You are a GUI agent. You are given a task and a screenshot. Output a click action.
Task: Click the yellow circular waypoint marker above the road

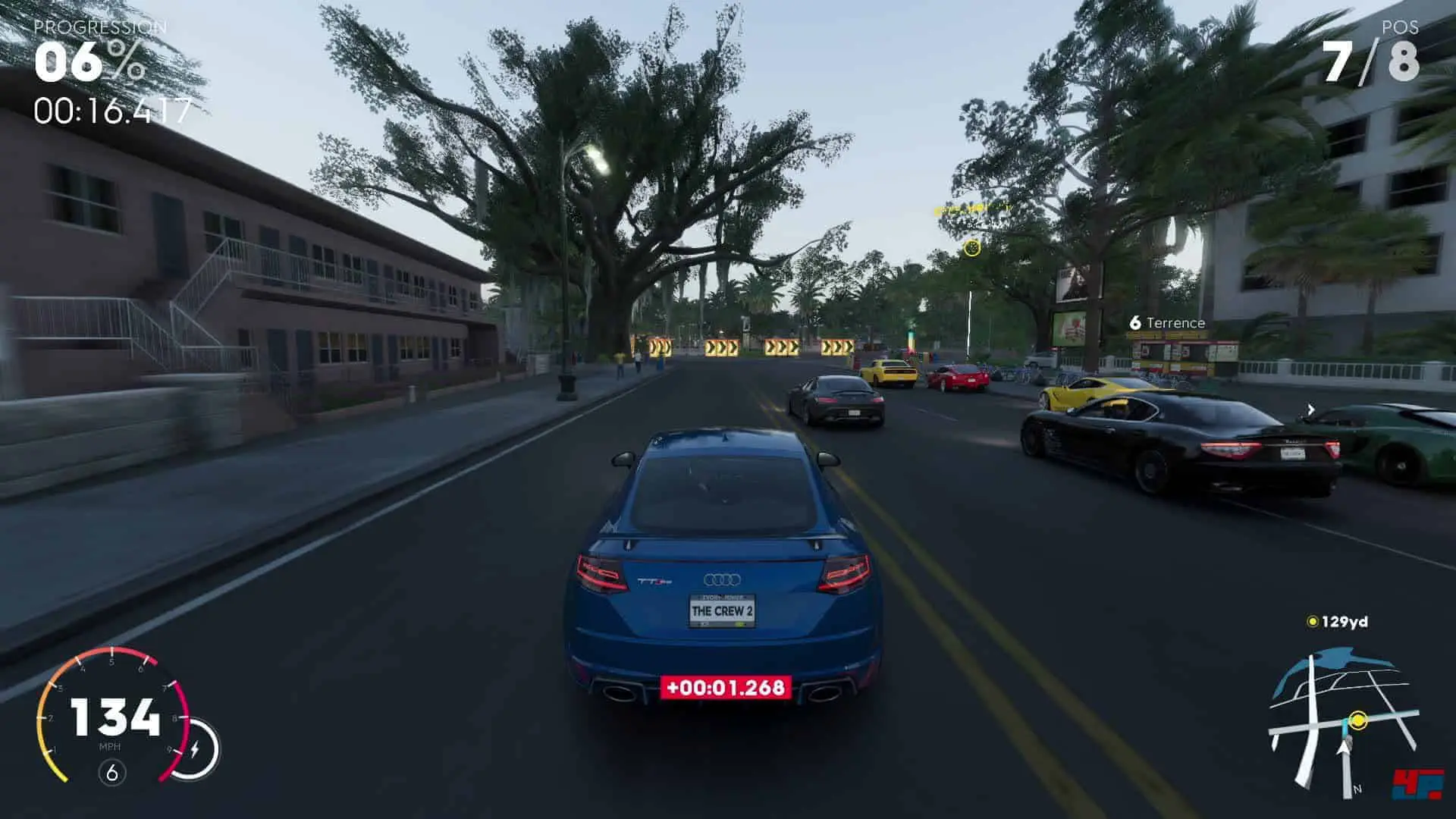(971, 248)
